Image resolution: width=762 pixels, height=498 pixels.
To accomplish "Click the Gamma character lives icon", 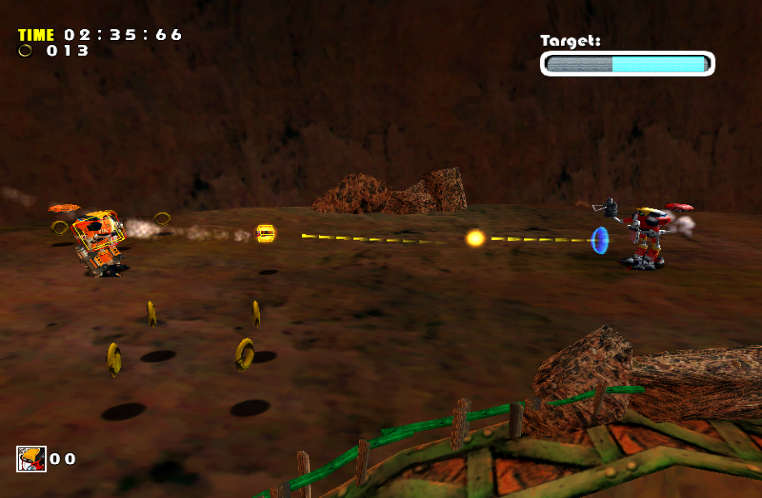I will (31, 458).
